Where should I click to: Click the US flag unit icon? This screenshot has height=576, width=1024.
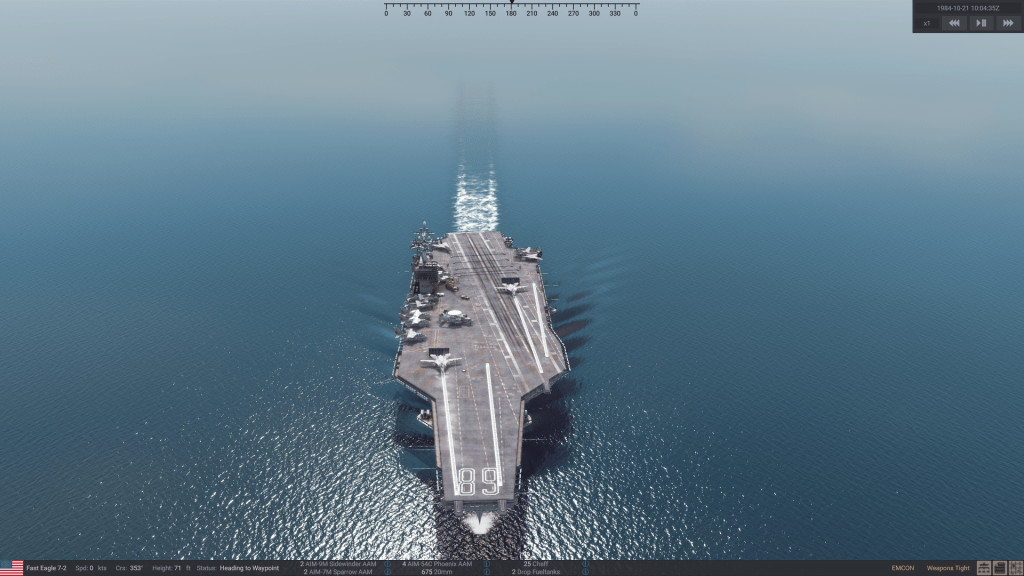12,568
